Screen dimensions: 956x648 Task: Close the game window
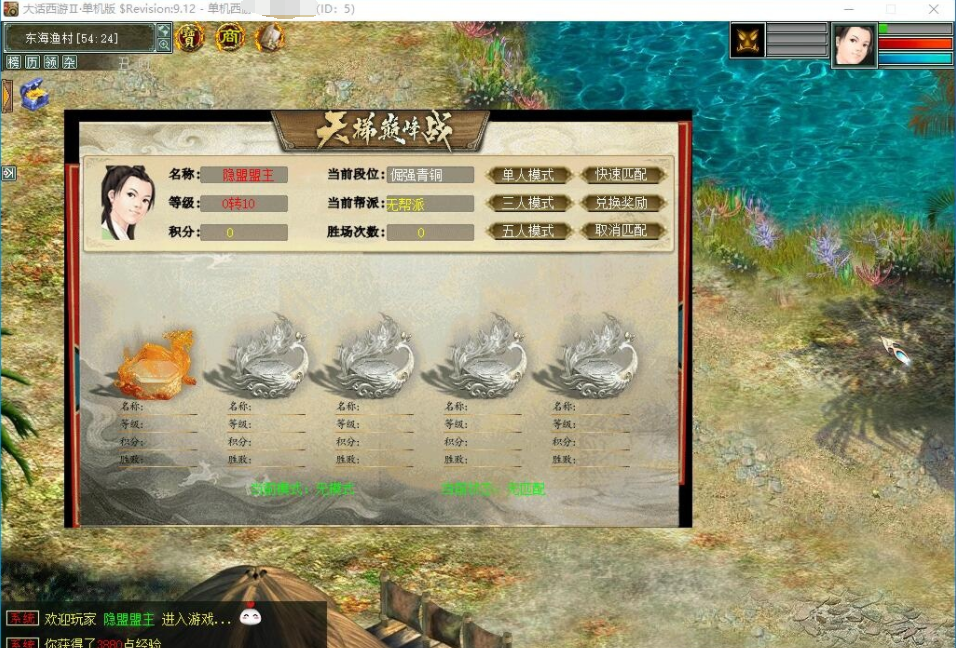933,9
